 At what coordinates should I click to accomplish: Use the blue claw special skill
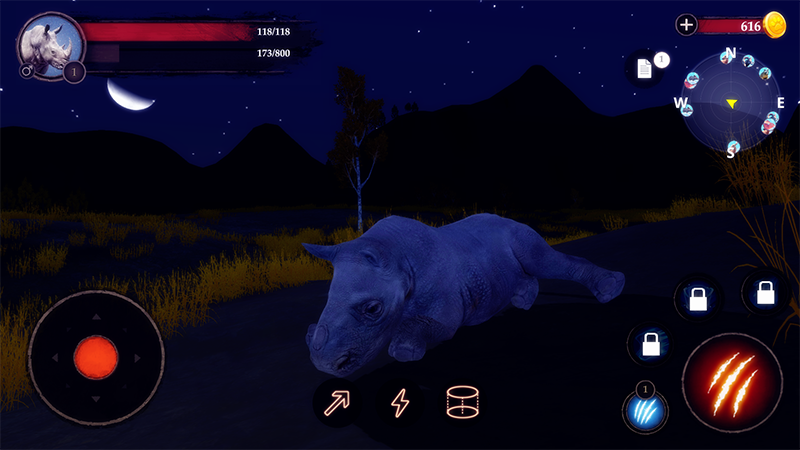coord(645,410)
